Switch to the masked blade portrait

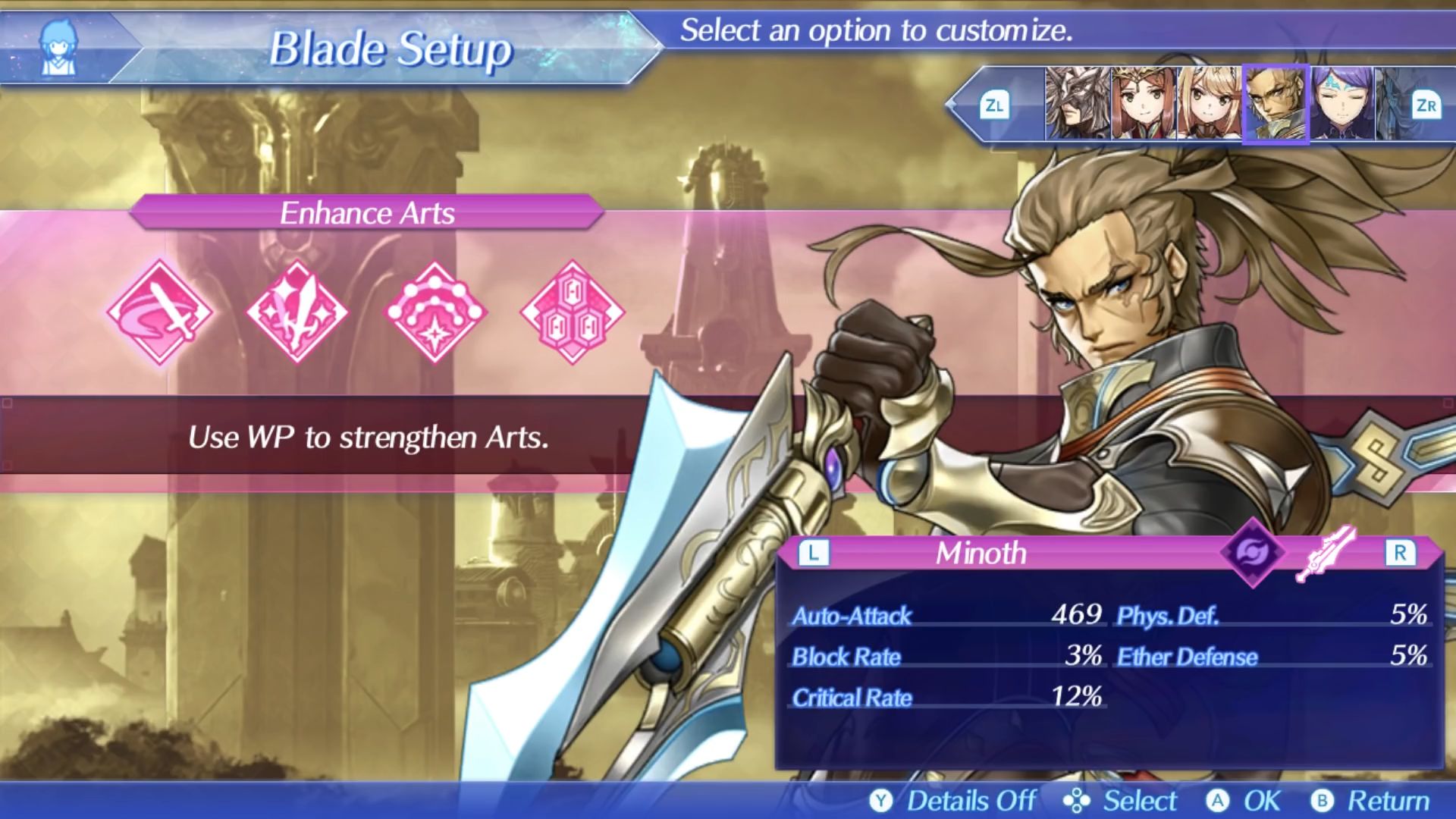pos(1078,104)
